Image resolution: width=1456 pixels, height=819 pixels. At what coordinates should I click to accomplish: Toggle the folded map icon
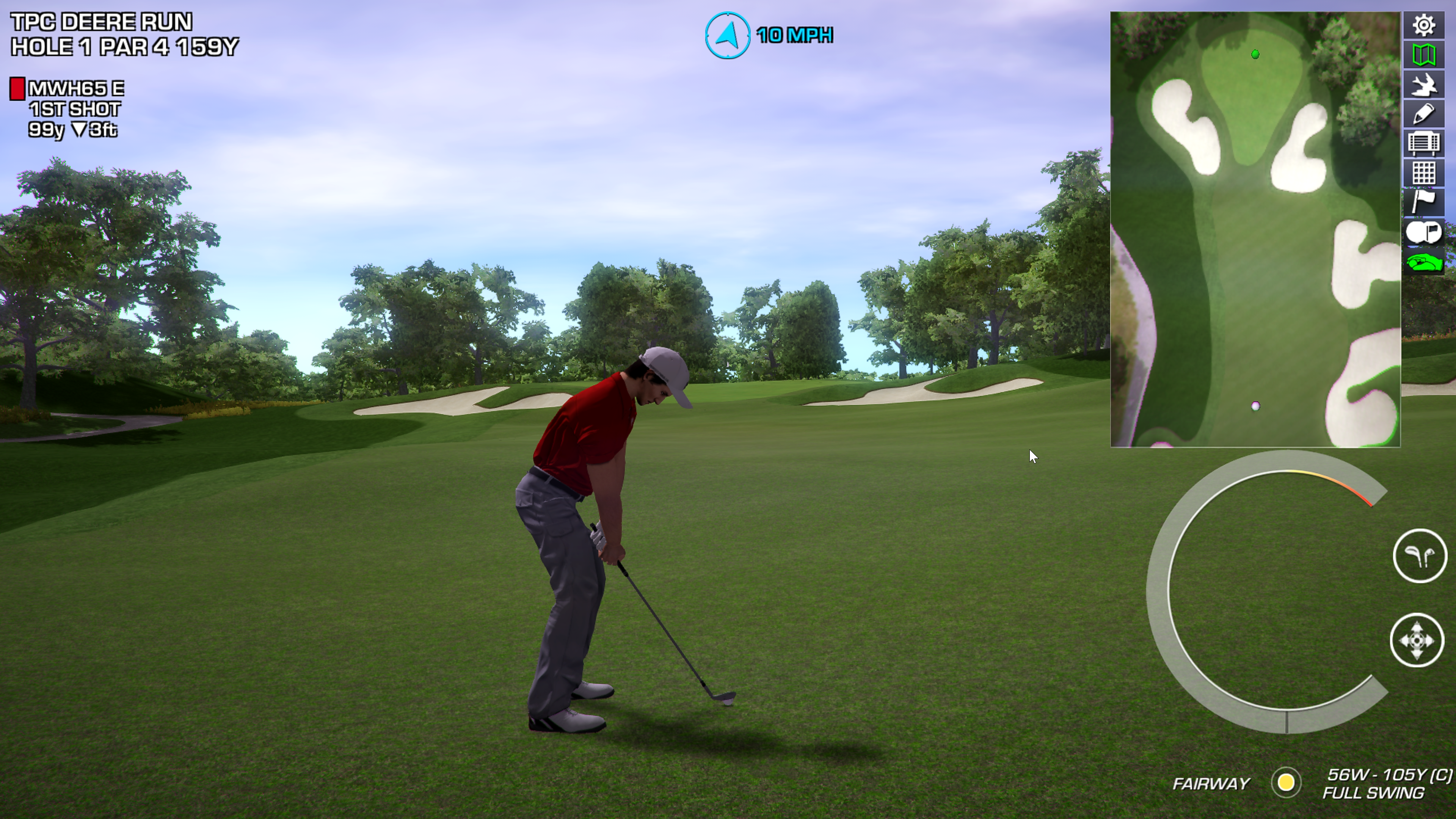point(1423,55)
